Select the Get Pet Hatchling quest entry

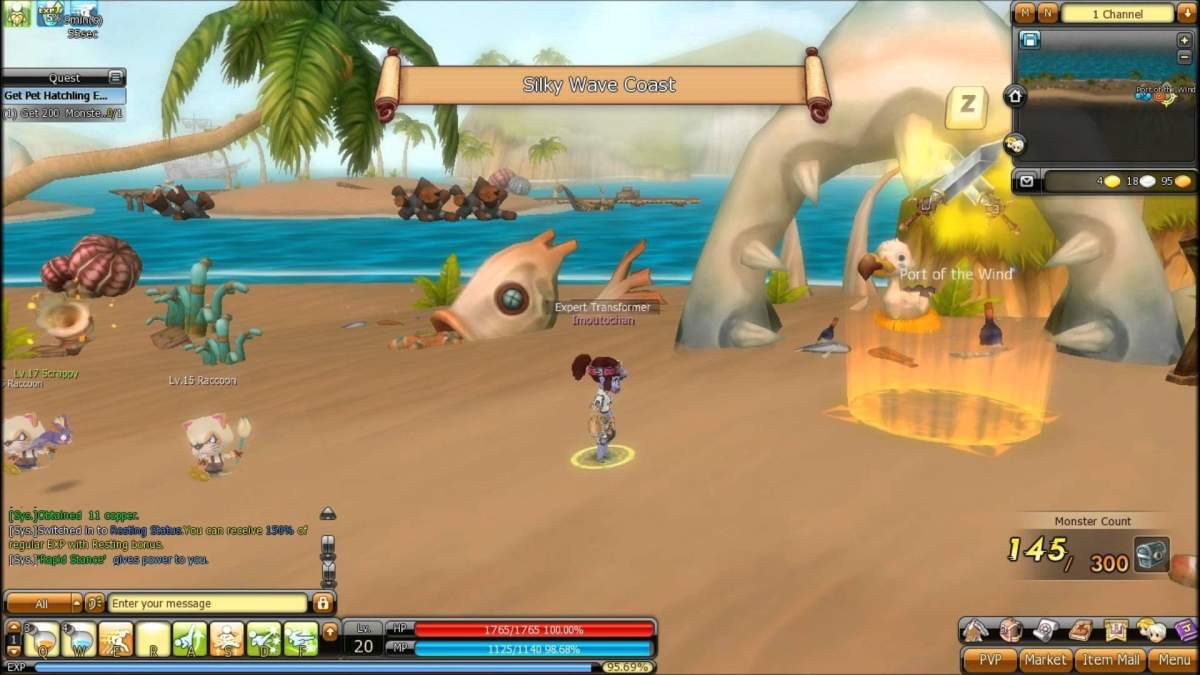pos(62,96)
